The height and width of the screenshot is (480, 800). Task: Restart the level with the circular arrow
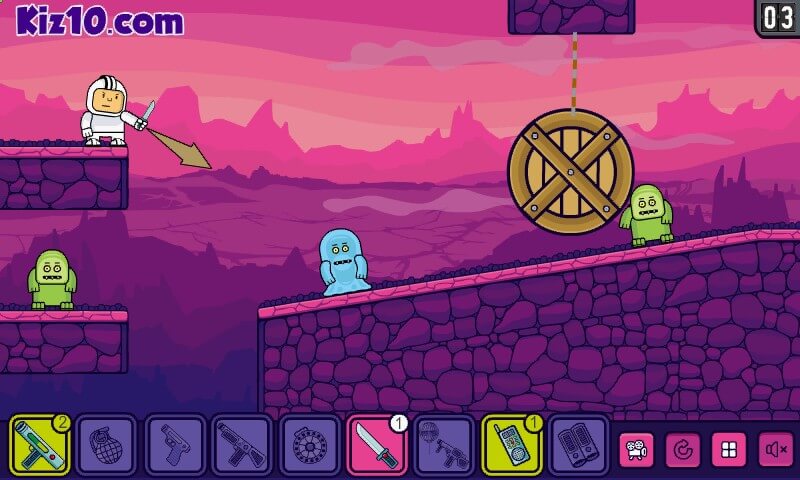tap(683, 449)
